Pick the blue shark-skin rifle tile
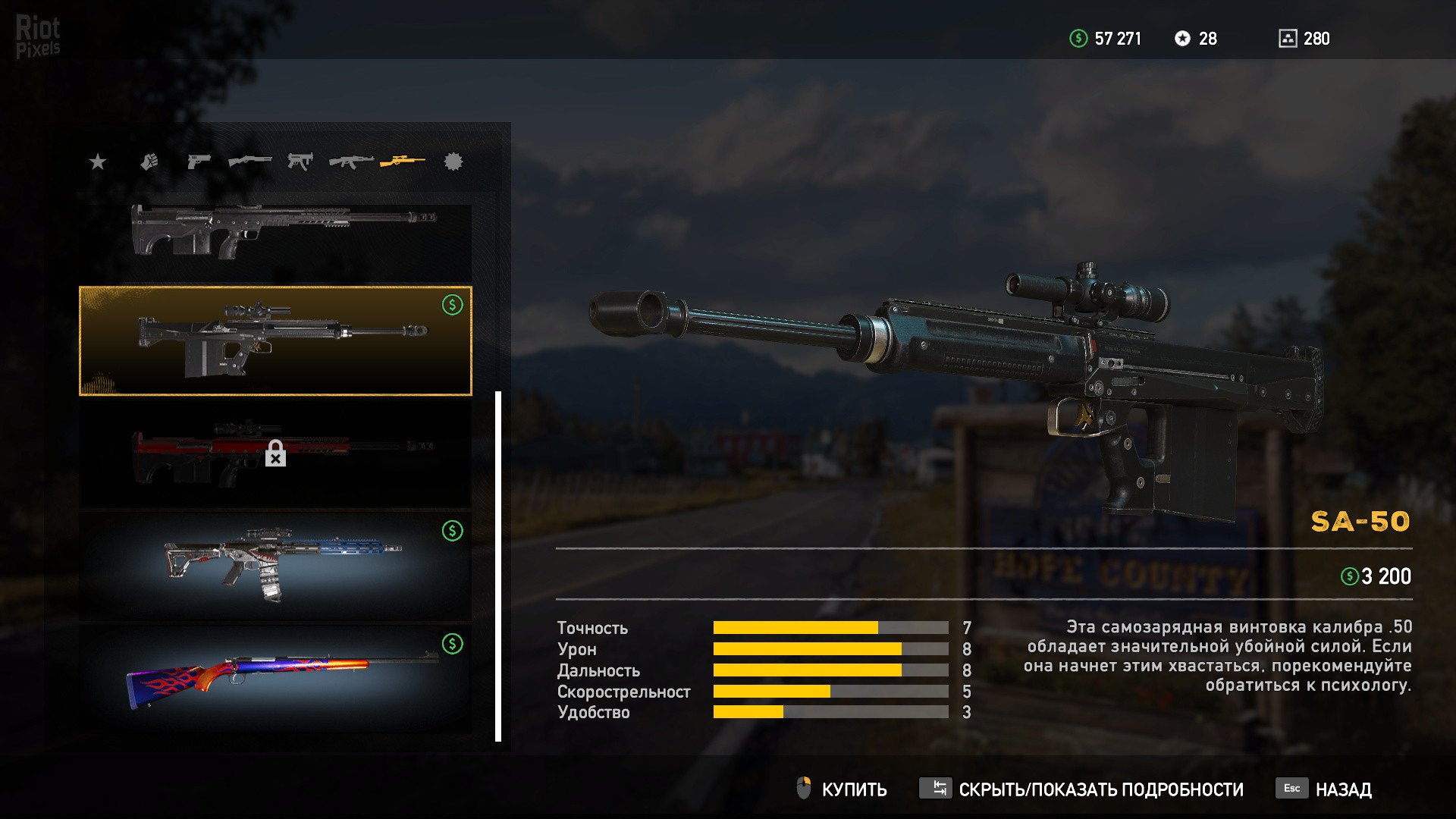The width and height of the screenshot is (1456, 819). (x=275, y=566)
